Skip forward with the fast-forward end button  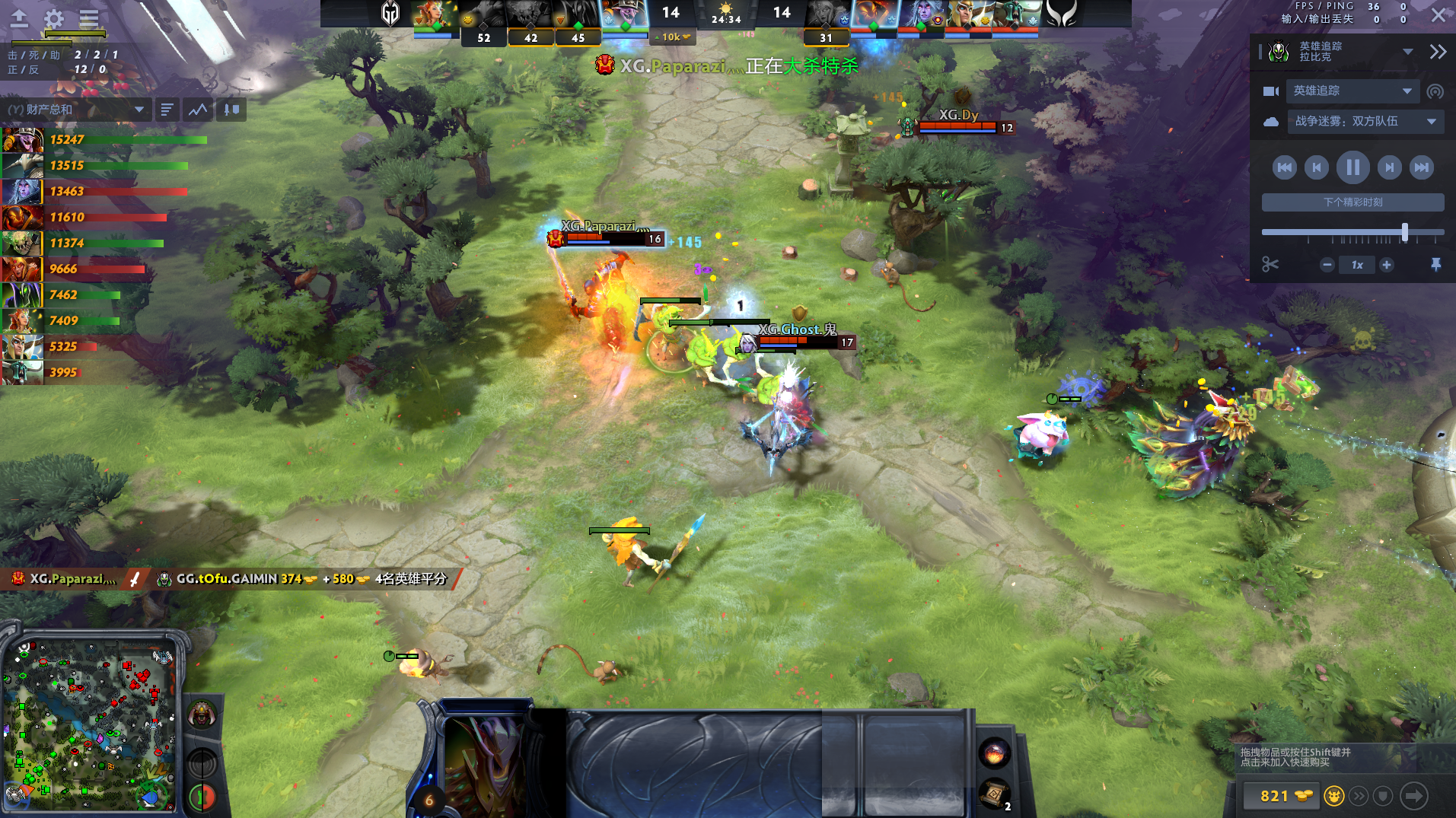tap(1421, 167)
